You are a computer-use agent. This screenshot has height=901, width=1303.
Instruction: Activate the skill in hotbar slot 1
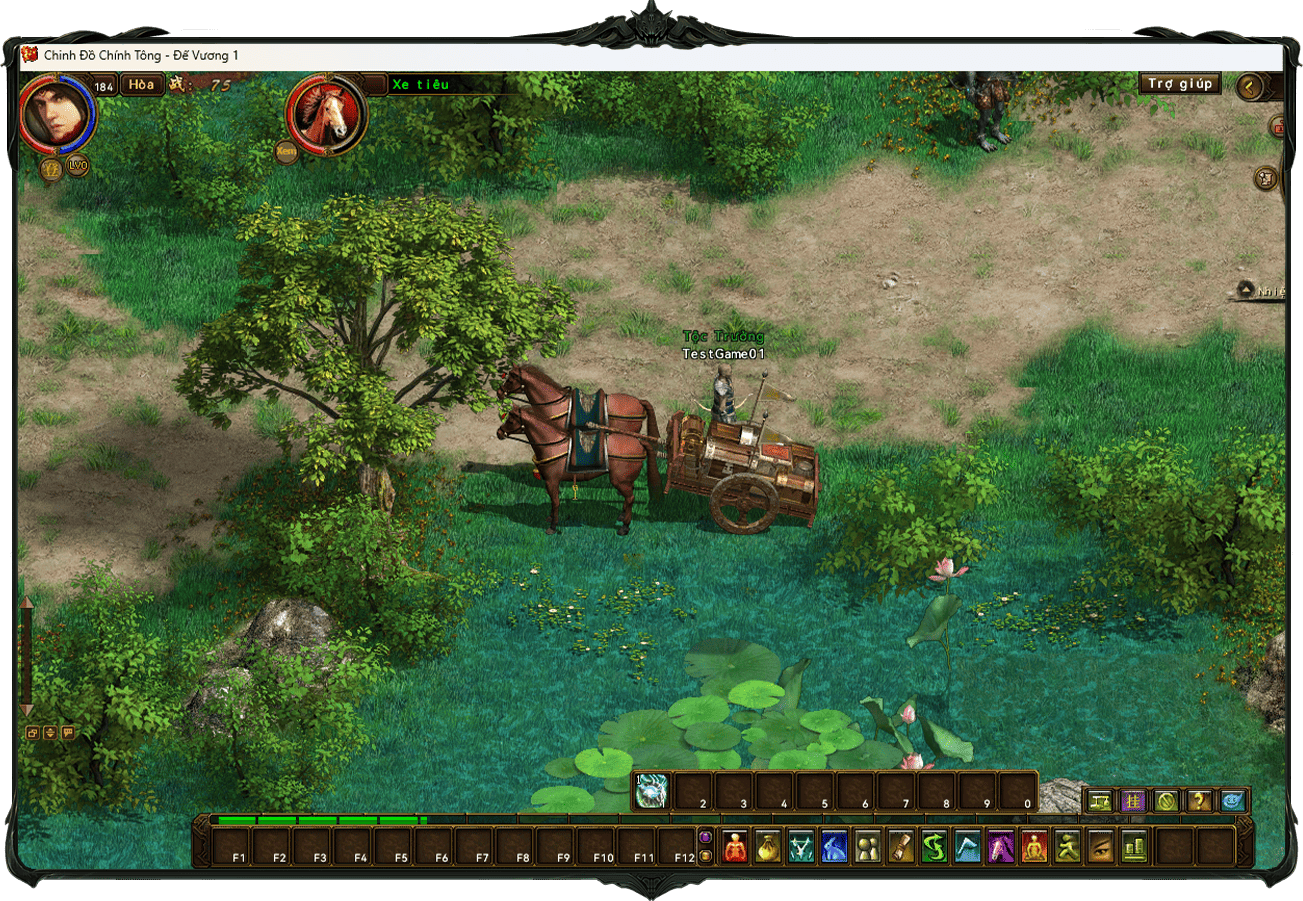click(x=652, y=791)
